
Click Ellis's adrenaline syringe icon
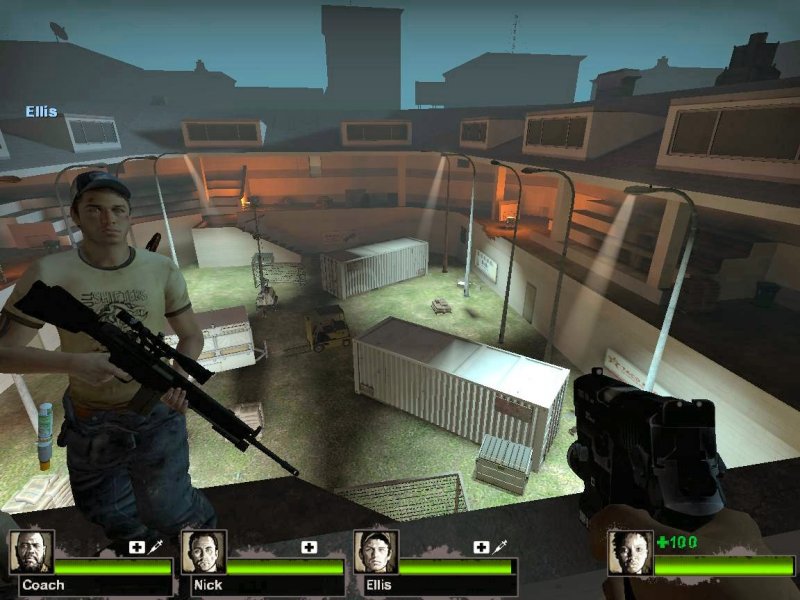(501, 547)
